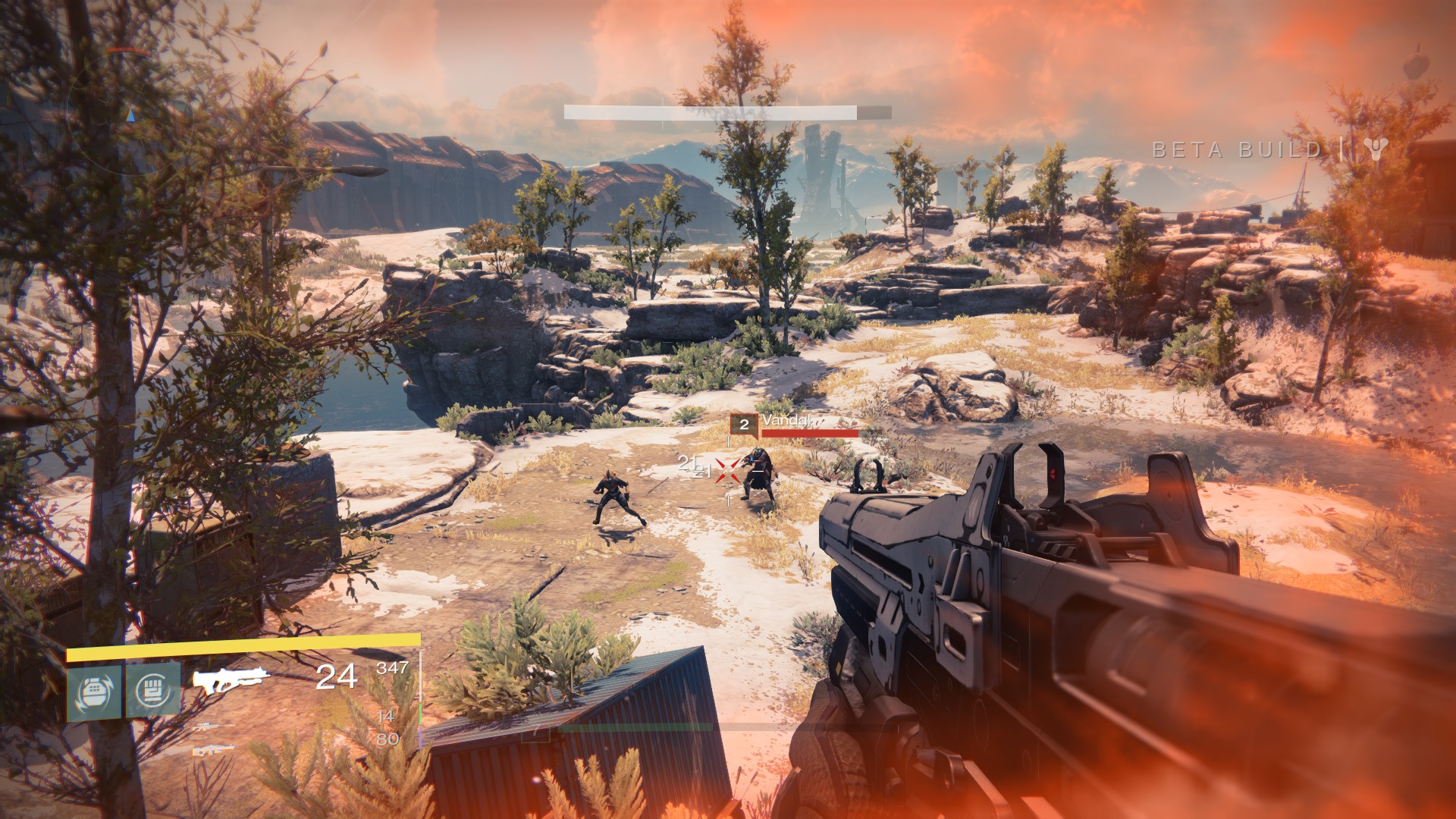Click the circular motion tracker radar
Image resolution: width=1456 pixels, height=819 pixels.
130,114
